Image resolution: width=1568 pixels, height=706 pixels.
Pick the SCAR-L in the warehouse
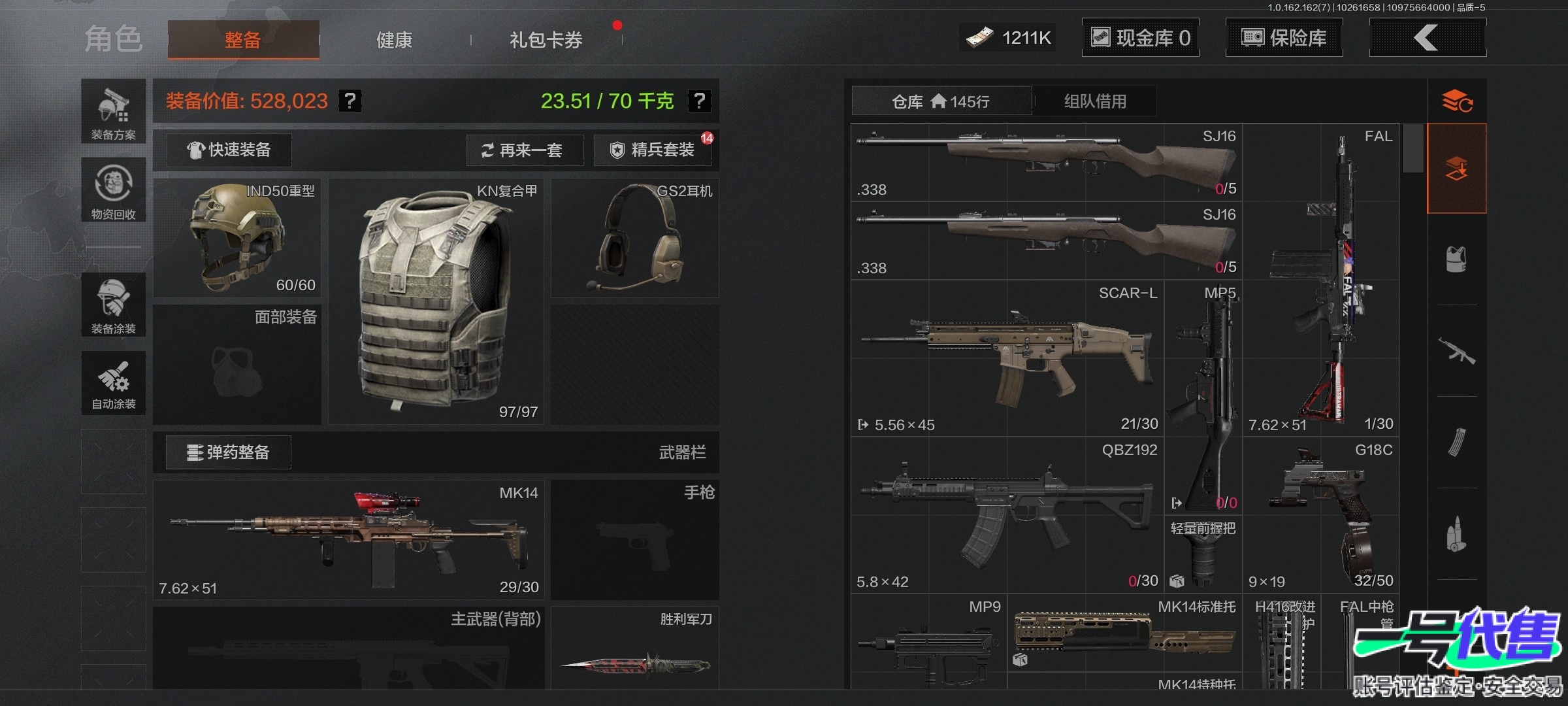coord(1007,358)
